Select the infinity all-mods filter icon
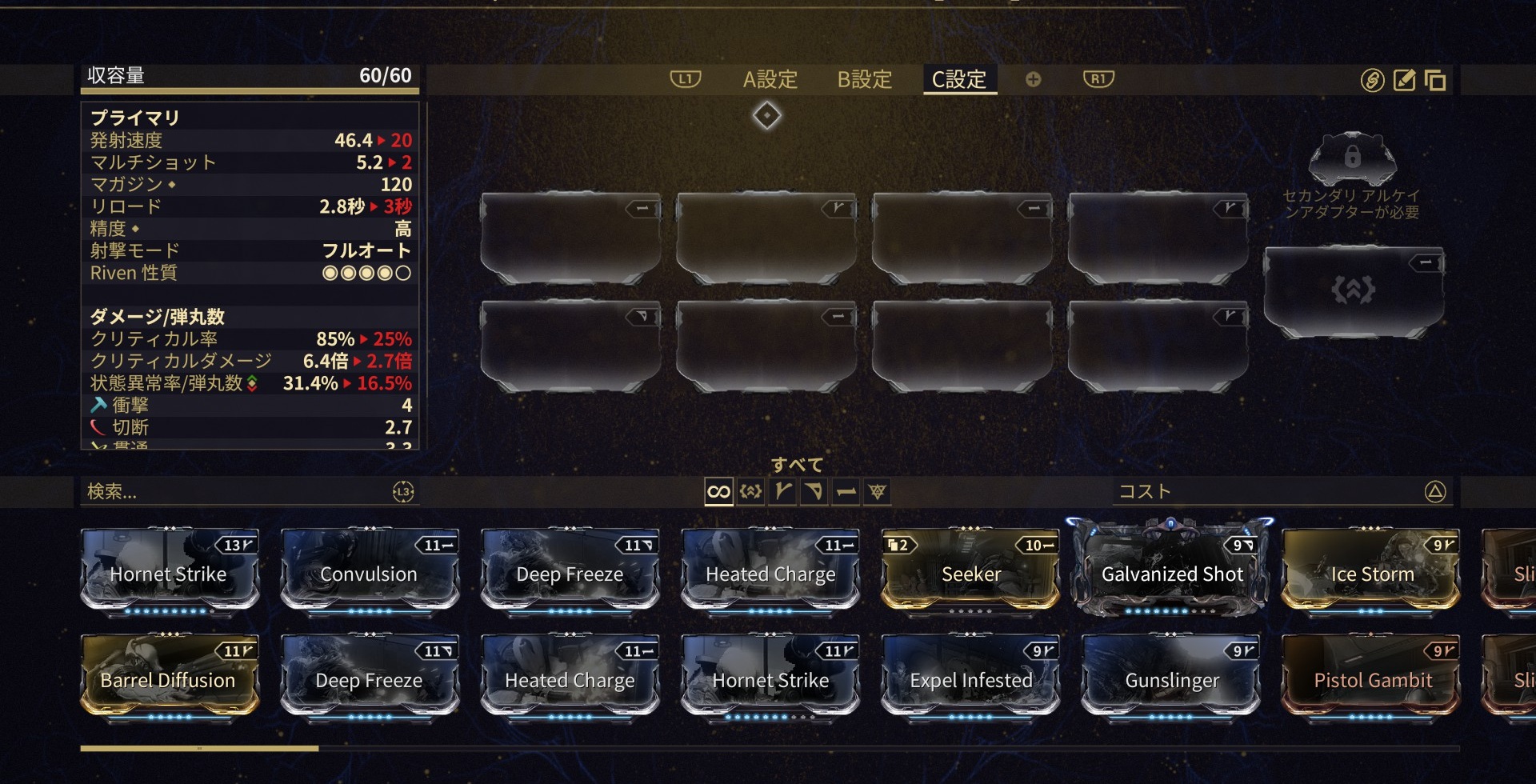Viewport: 1536px width, 784px height. tap(718, 493)
